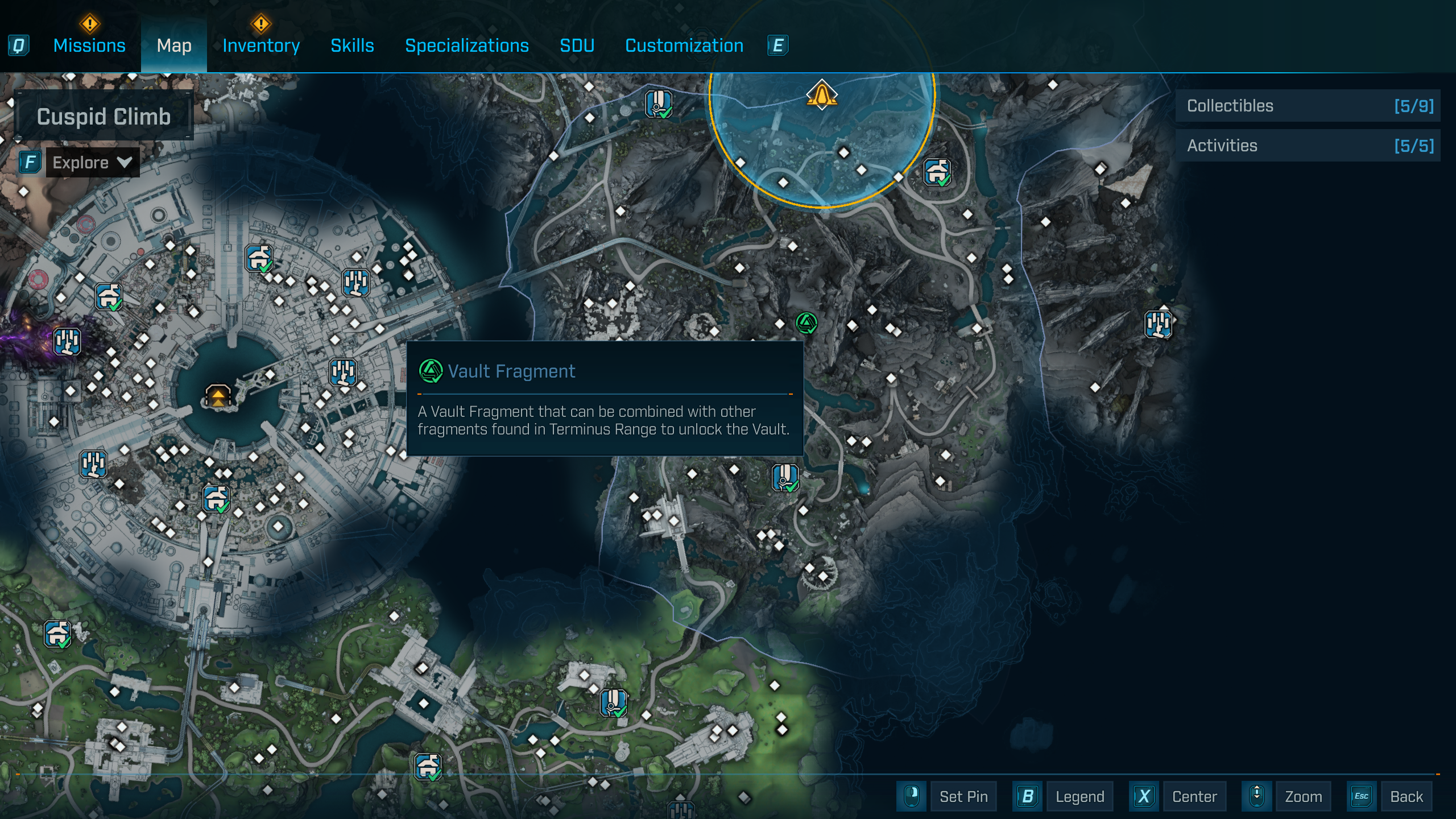Click the orange bell objective marker up north

[821, 96]
